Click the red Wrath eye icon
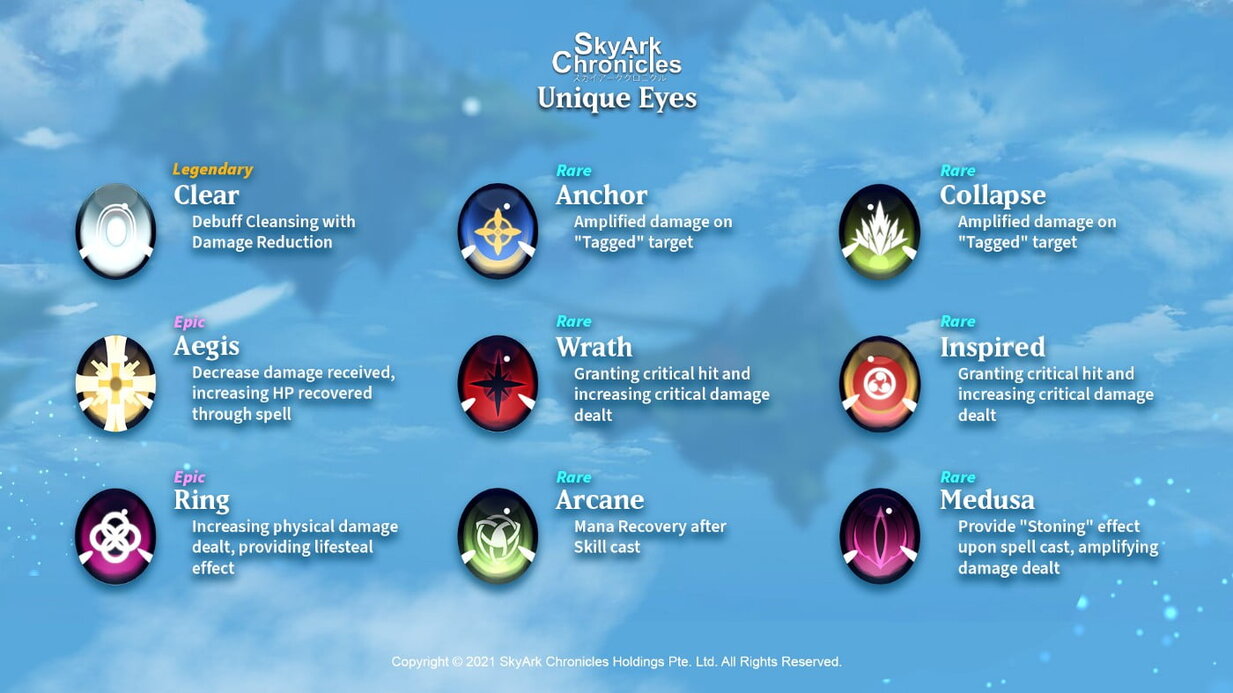Image resolution: width=1233 pixels, height=693 pixels. [x=498, y=383]
